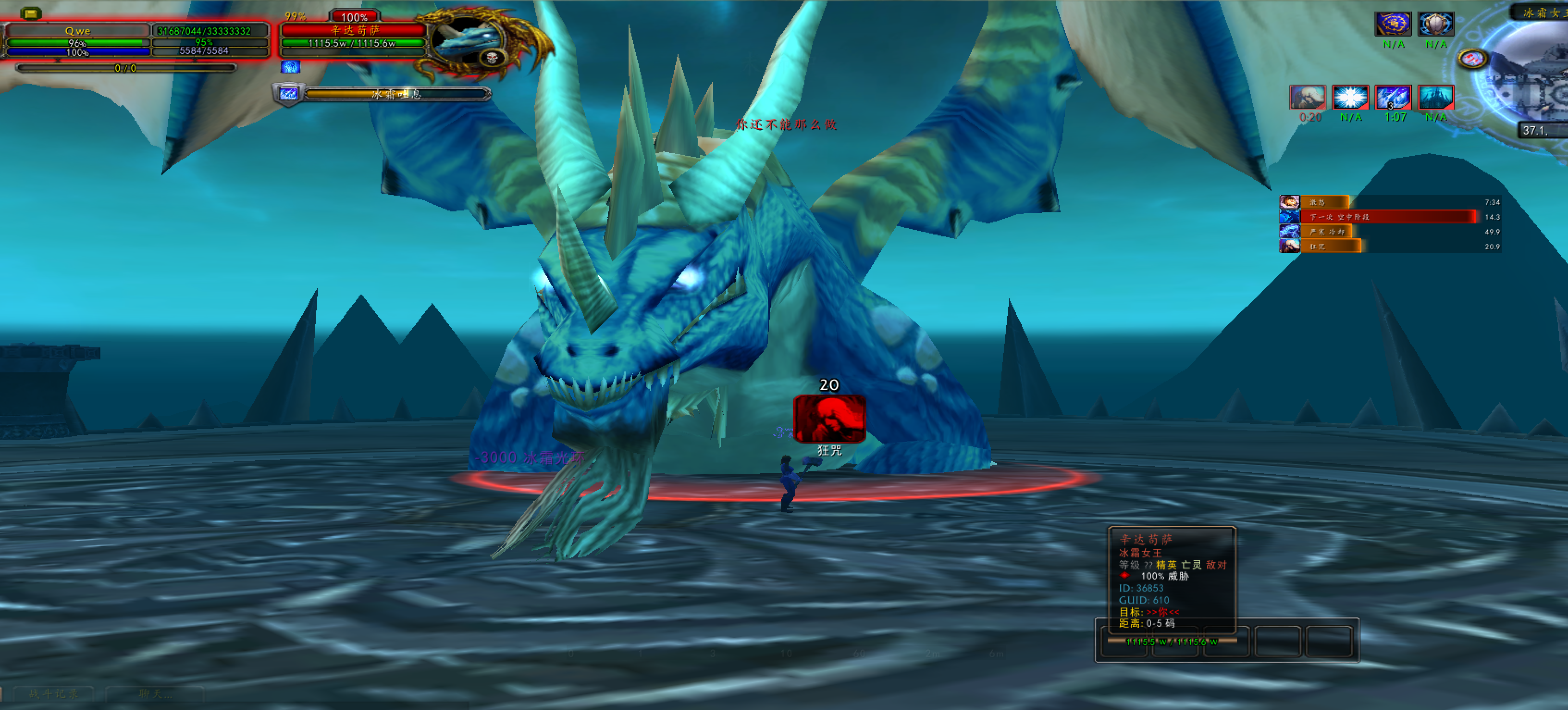The image size is (1568, 710).
Task: Click the red 狂咒 debuff icon showing 20
Action: click(x=830, y=420)
